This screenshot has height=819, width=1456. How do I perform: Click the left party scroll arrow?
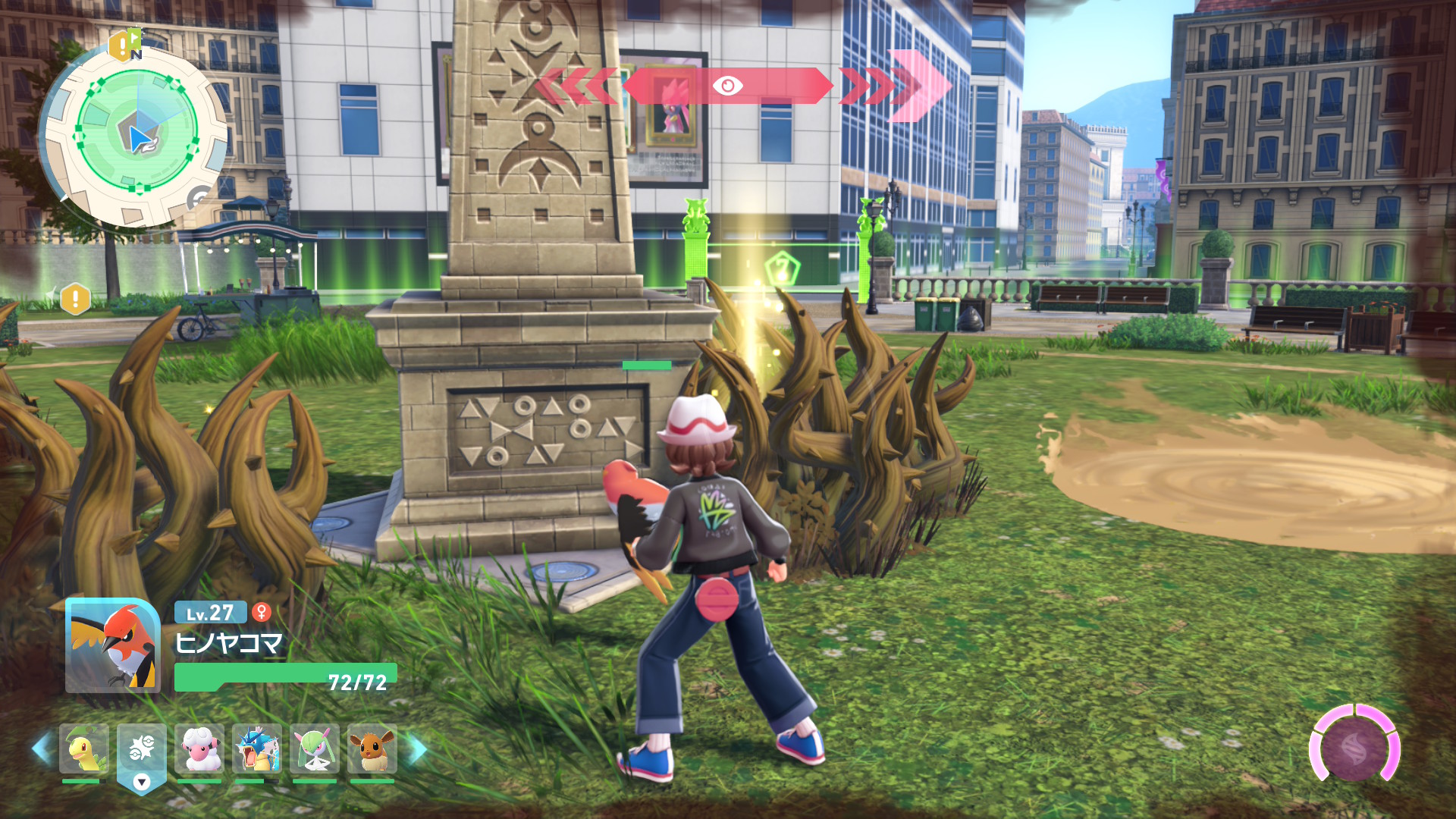click(x=42, y=749)
